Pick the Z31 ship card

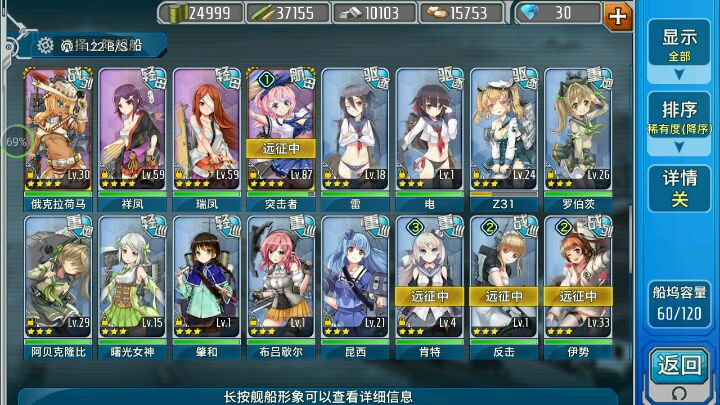tap(504, 132)
